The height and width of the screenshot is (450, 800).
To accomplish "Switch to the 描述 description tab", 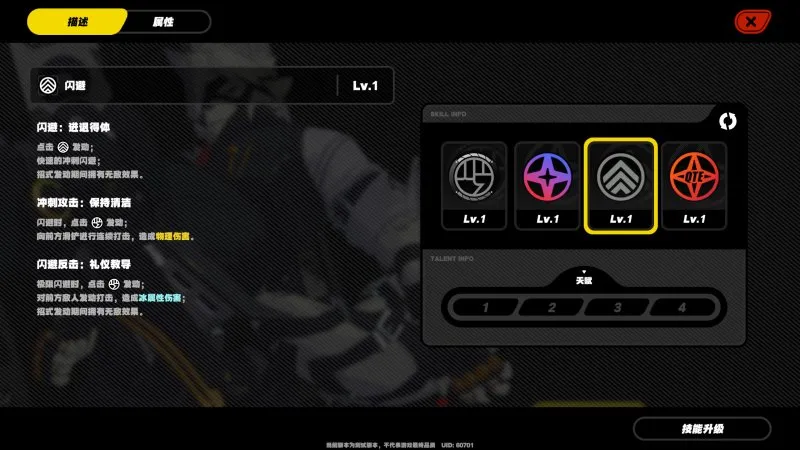I will pos(77,22).
